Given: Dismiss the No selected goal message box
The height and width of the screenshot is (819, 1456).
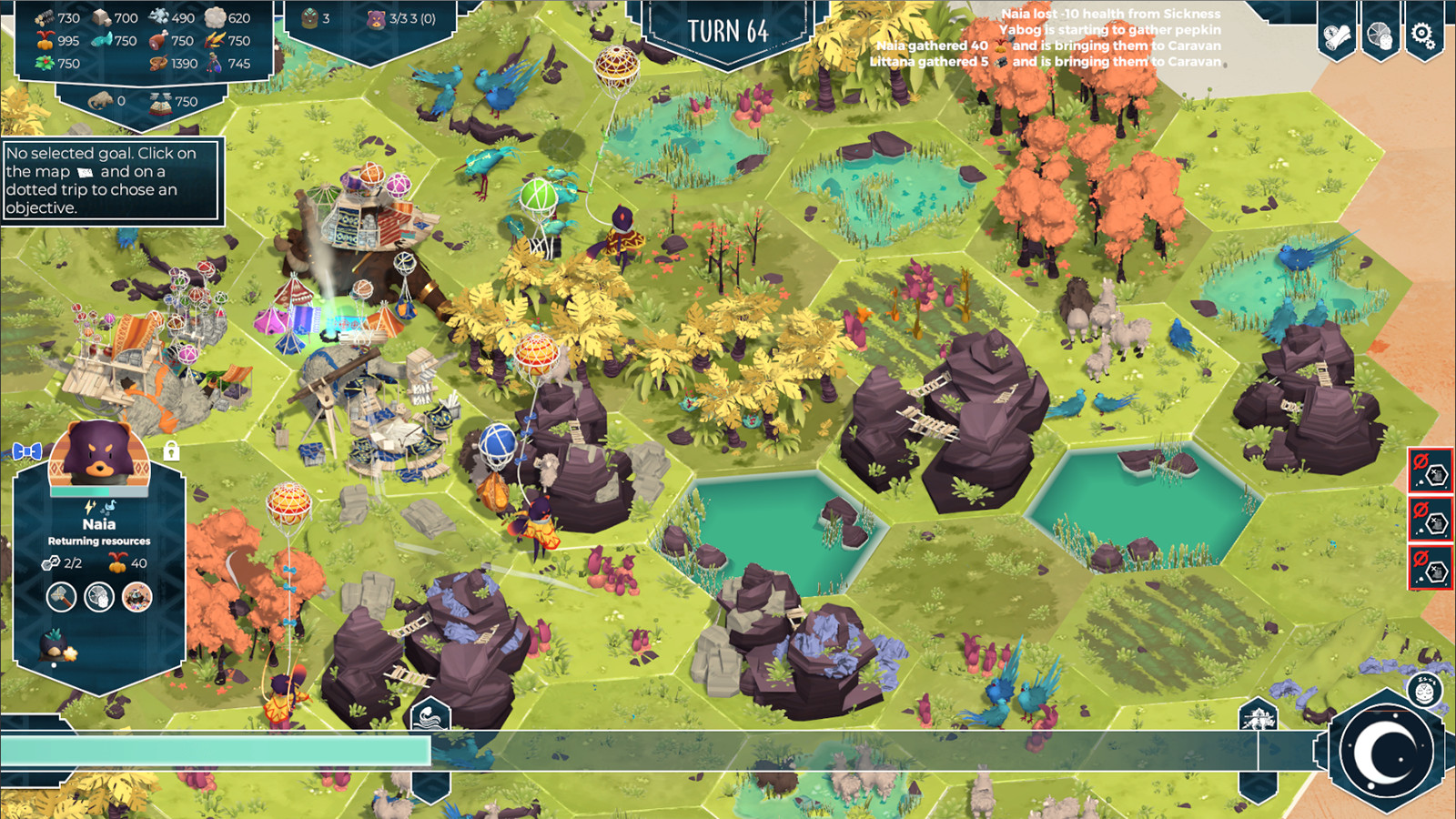Looking at the screenshot, I should (112, 181).
